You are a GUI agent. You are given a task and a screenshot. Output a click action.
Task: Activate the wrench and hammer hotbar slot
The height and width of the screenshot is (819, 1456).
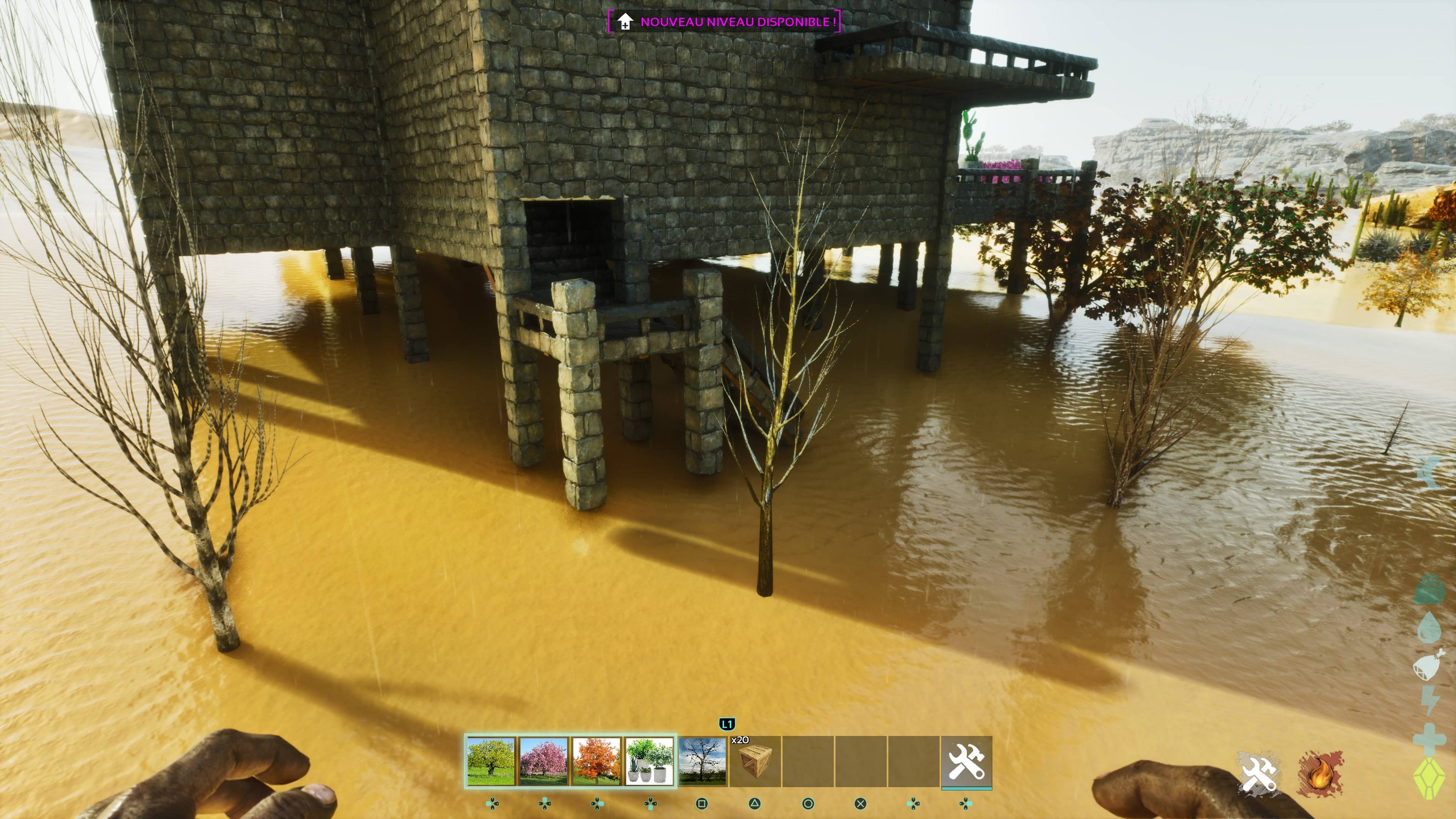[966, 761]
